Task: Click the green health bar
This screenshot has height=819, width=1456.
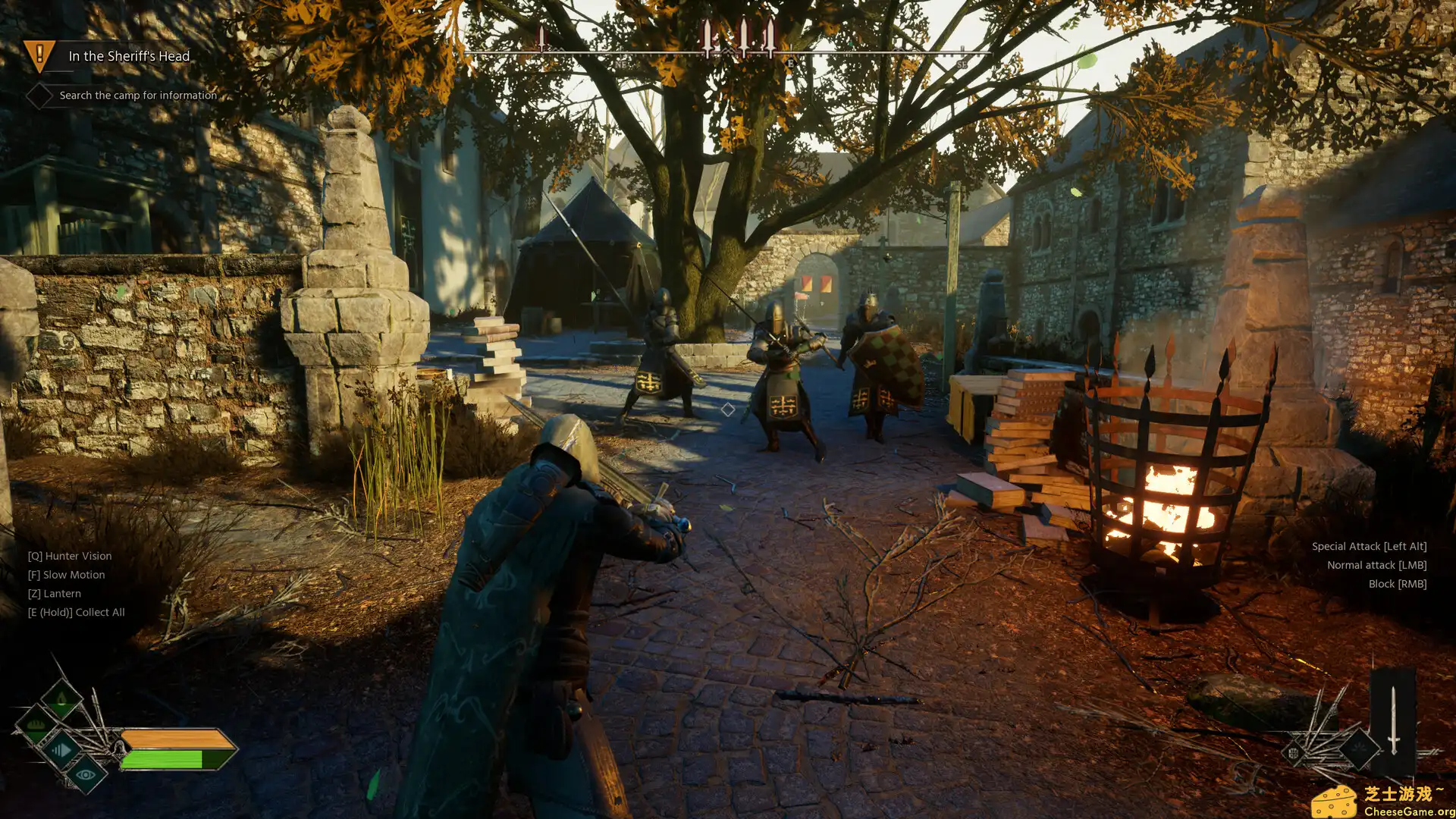Action: tap(162, 758)
